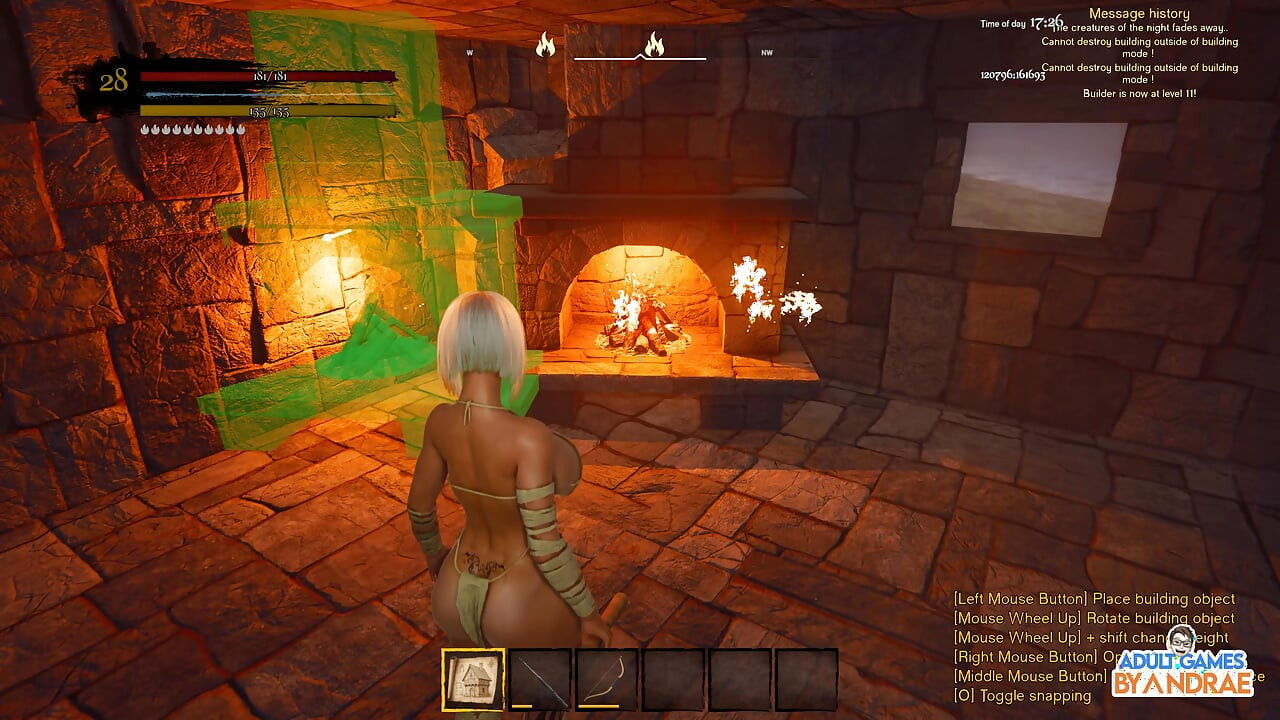Click the first hunger flame icon under the bars

(x=143, y=128)
